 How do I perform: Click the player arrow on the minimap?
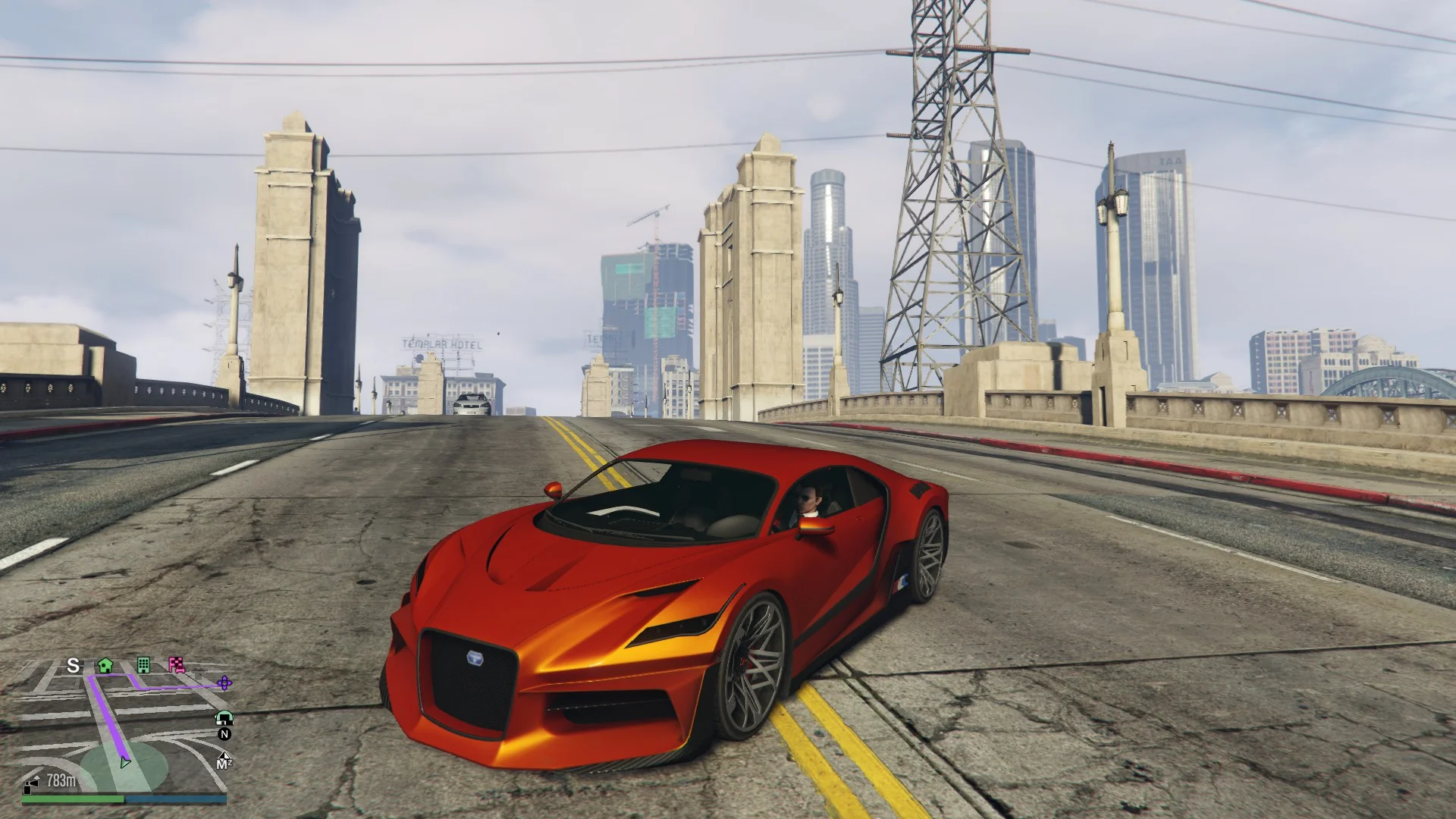pos(125,761)
